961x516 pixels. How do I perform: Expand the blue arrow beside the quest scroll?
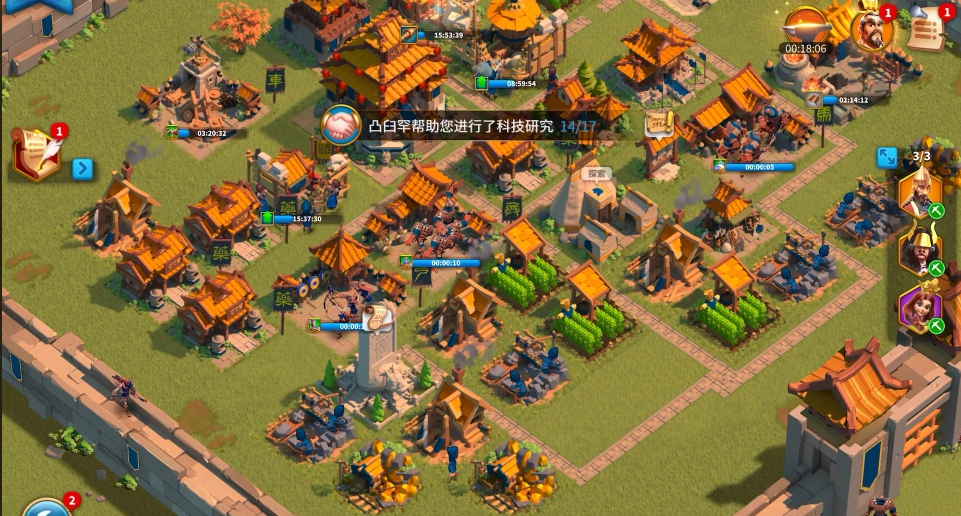pos(83,168)
